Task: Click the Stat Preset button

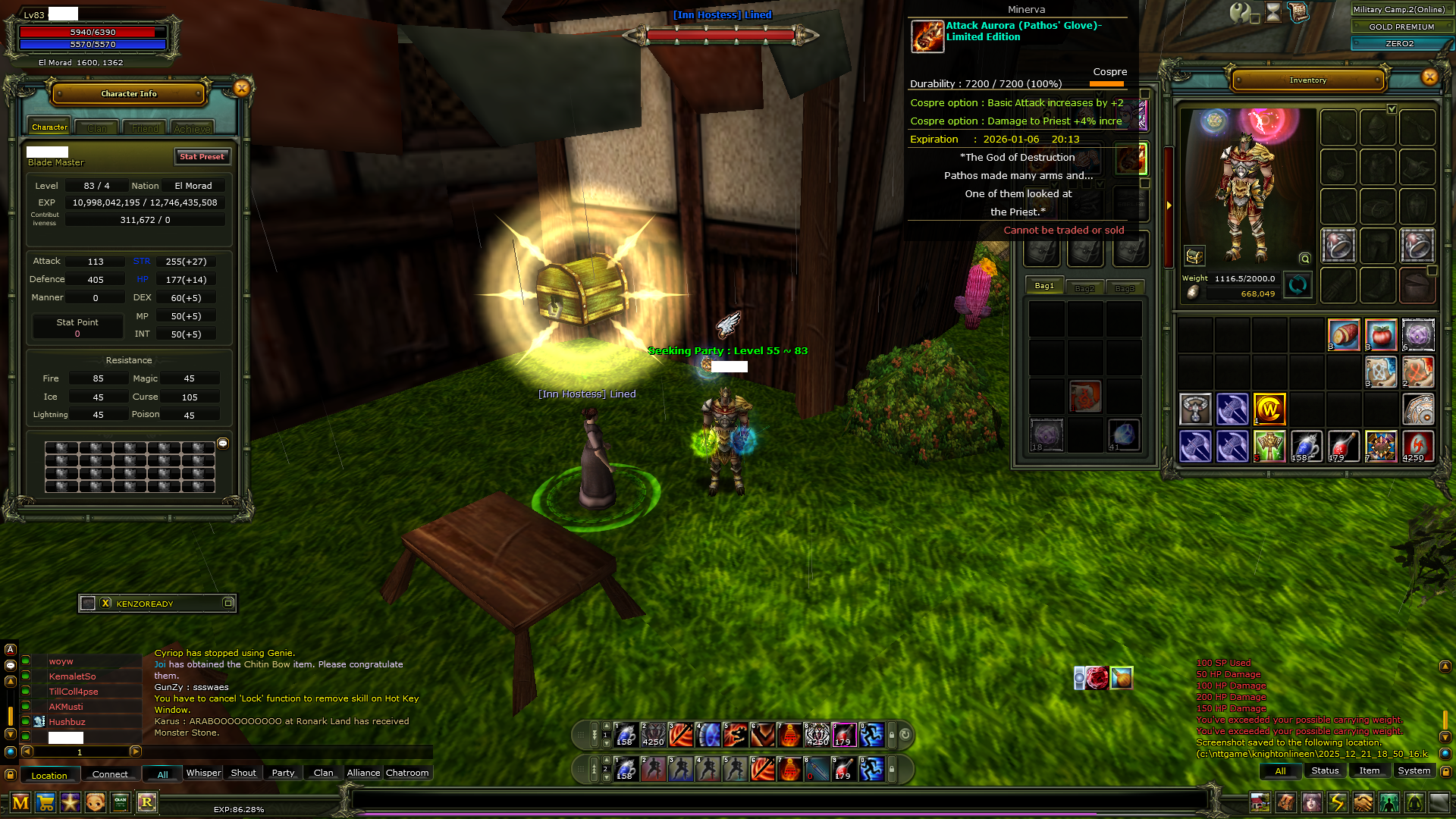Action: (202, 156)
